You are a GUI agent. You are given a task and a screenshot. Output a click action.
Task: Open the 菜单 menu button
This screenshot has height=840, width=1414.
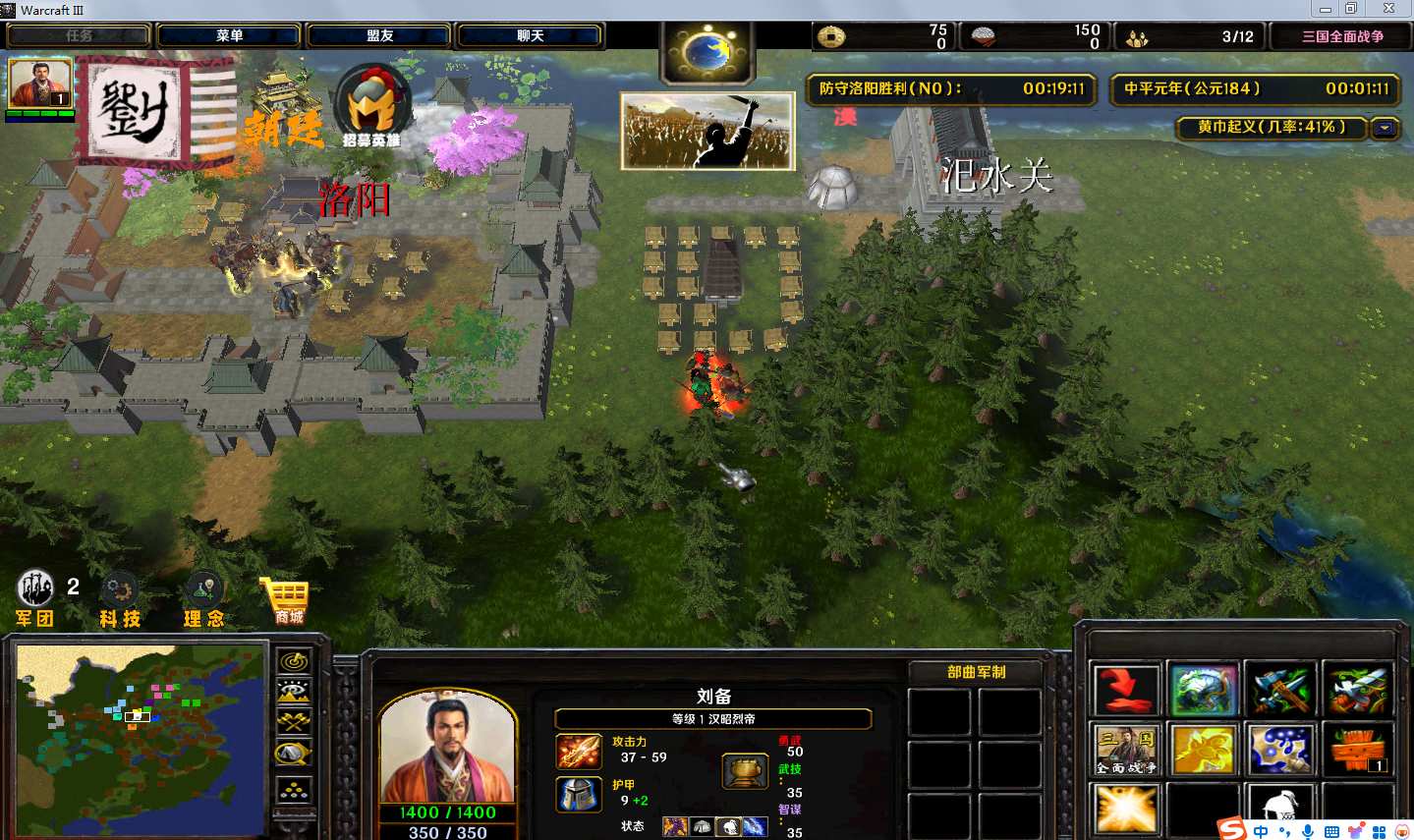[x=229, y=36]
